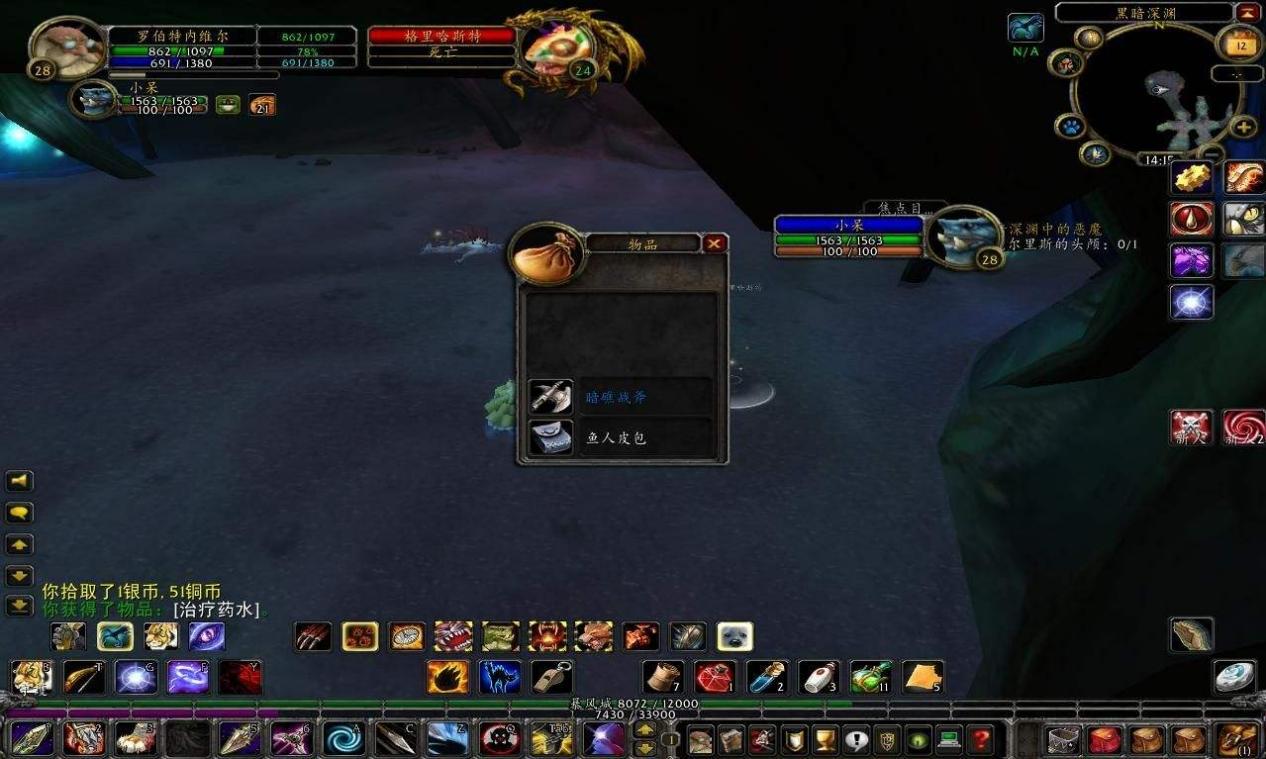The height and width of the screenshot is (759, 1266).
Task: Cast the blue scared cat ability
Action: 499,677
